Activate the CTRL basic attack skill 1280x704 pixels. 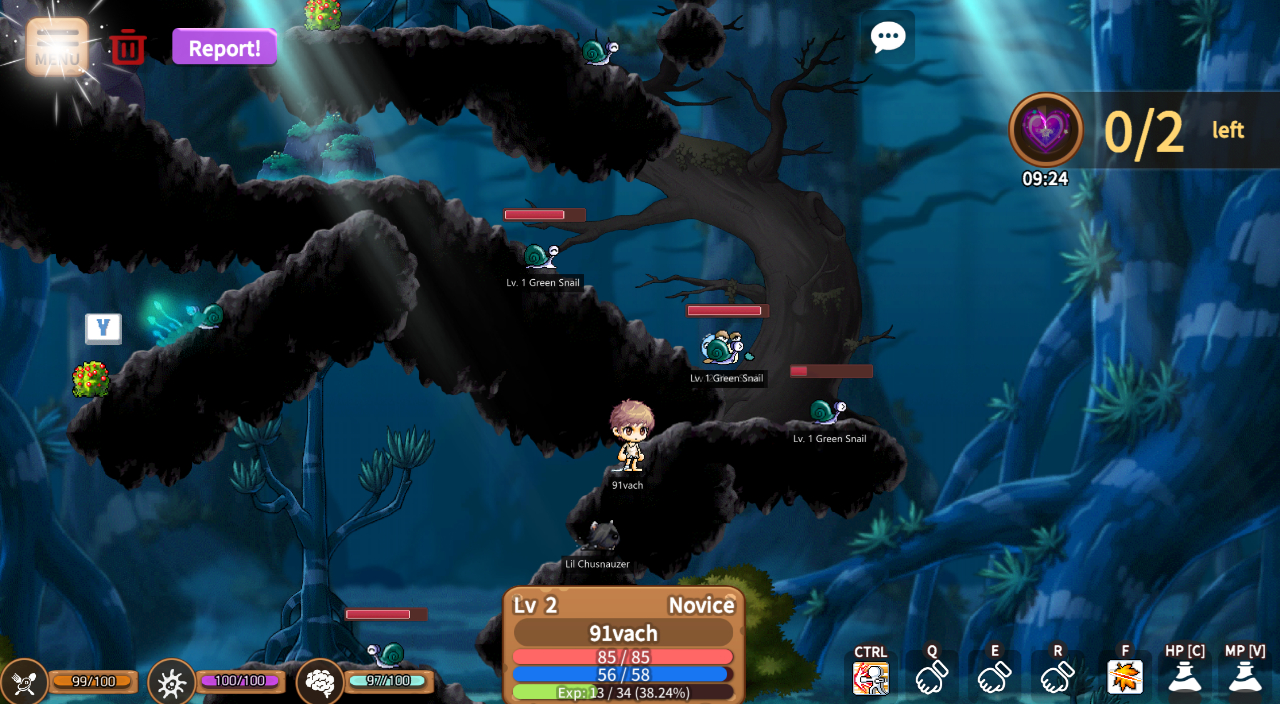pyautogui.click(x=870, y=677)
